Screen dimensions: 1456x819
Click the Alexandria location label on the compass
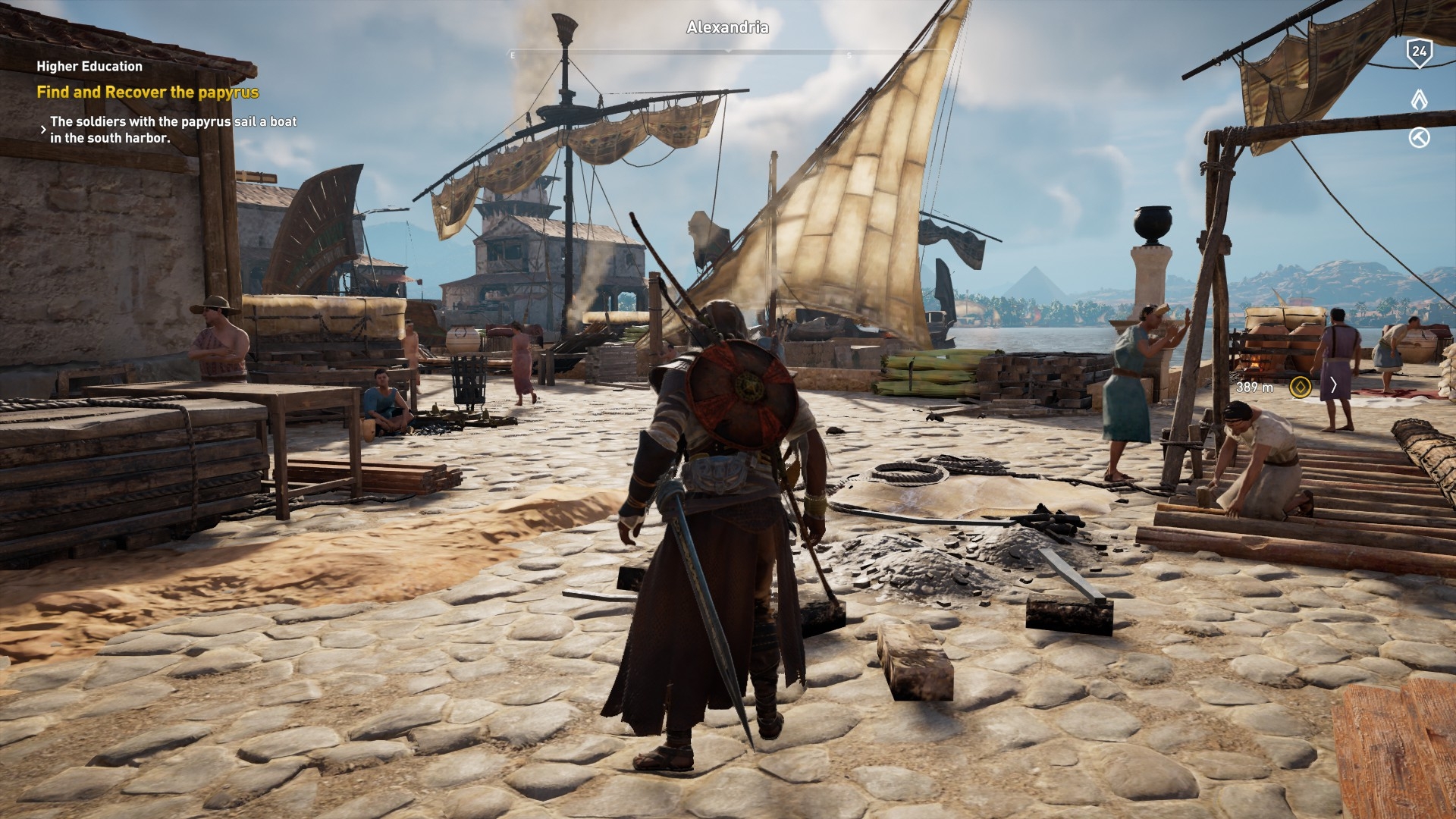pos(727,27)
